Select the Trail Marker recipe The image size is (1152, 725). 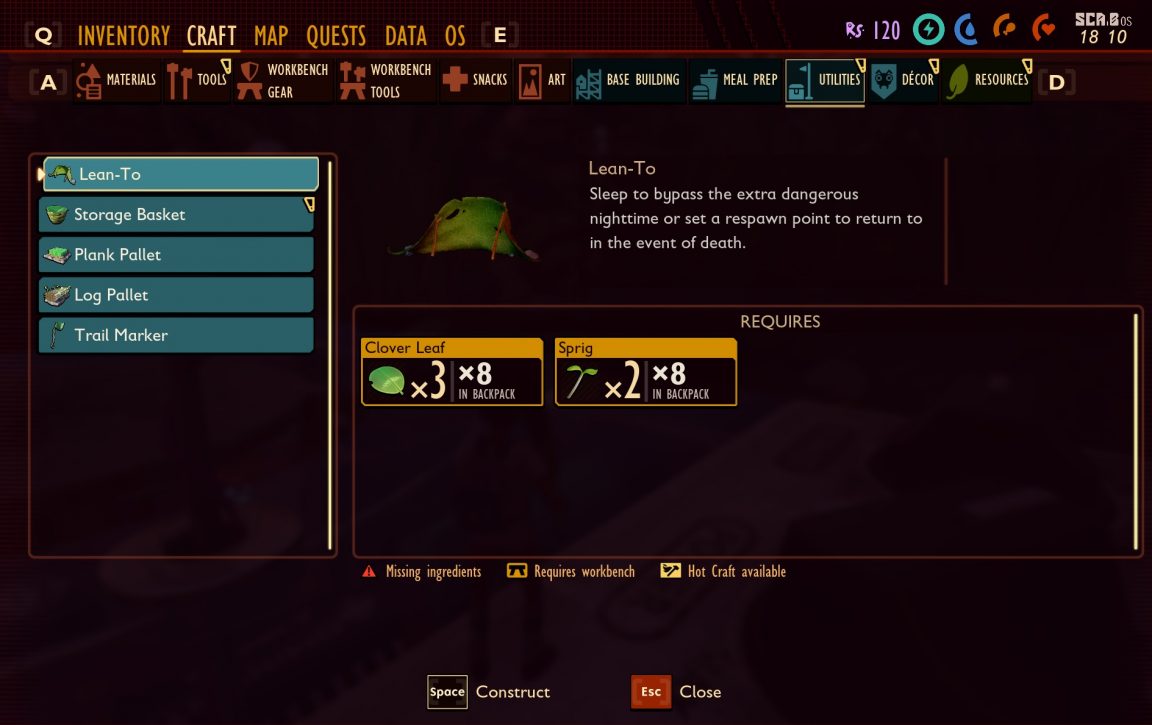(x=177, y=335)
